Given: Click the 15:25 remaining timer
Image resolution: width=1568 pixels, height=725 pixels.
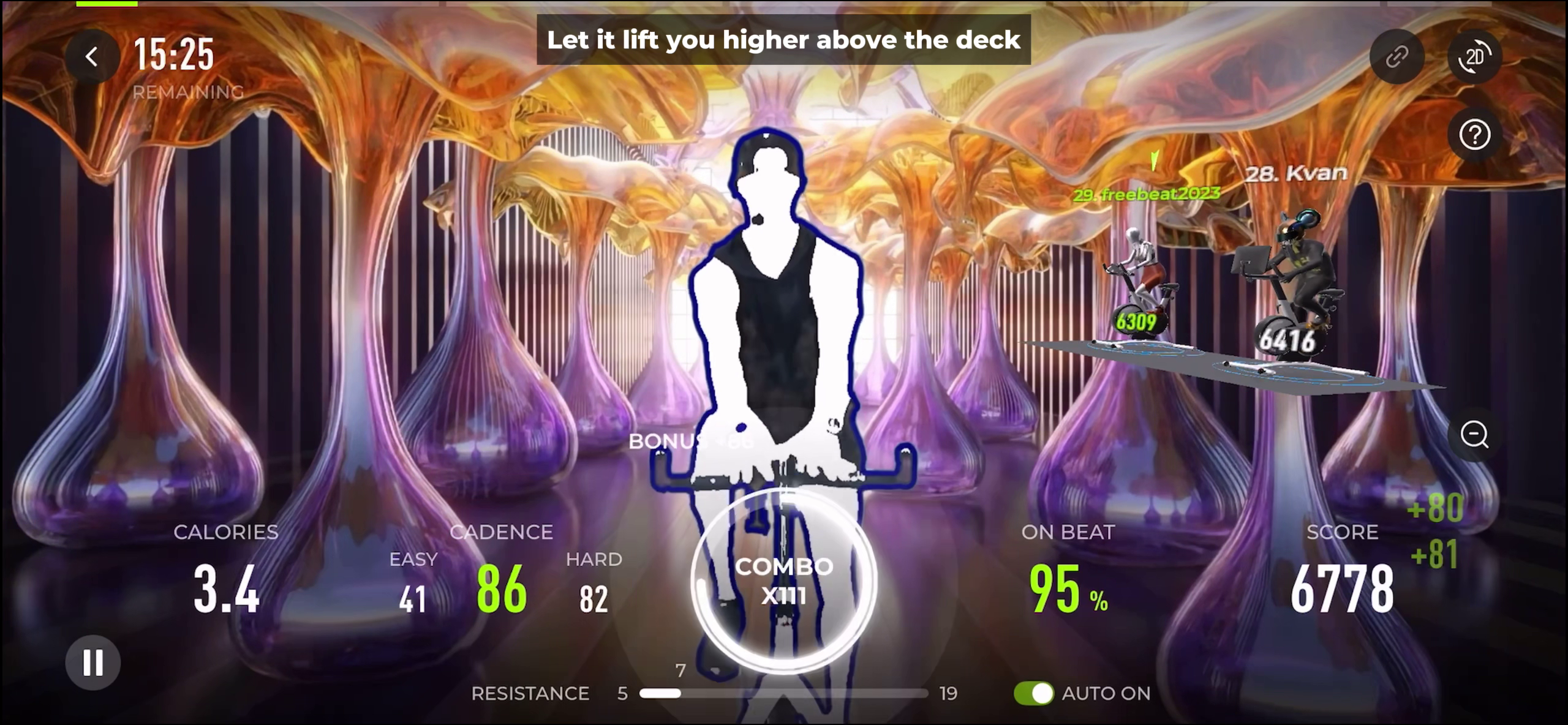Looking at the screenshot, I should pos(173,54).
